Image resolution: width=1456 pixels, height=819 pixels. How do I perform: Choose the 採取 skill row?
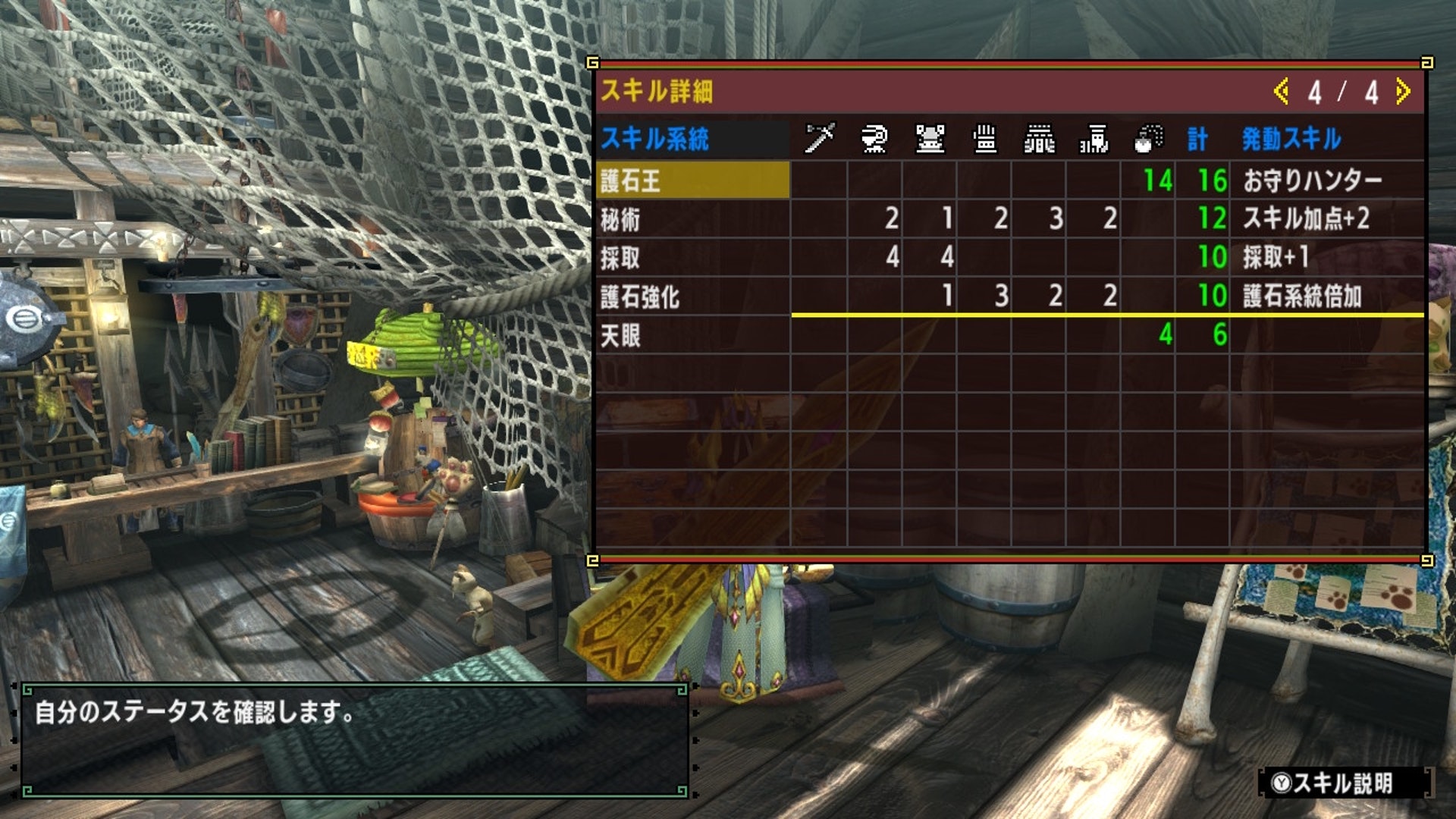(x=692, y=258)
